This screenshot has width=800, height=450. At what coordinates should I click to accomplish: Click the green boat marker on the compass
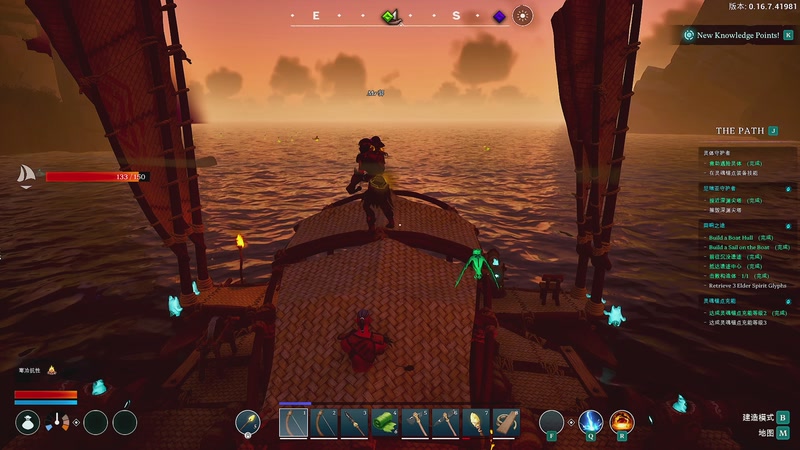[391, 16]
